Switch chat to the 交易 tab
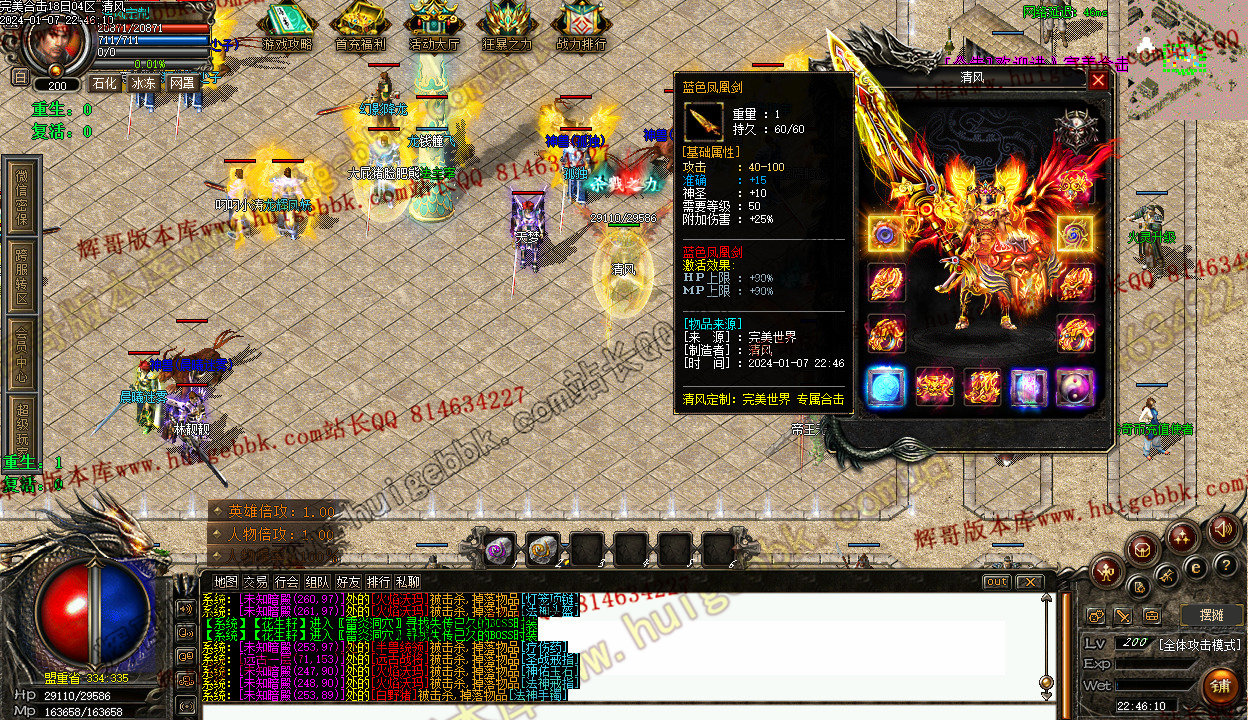1248x720 pixels. click(x=256, y=582)
